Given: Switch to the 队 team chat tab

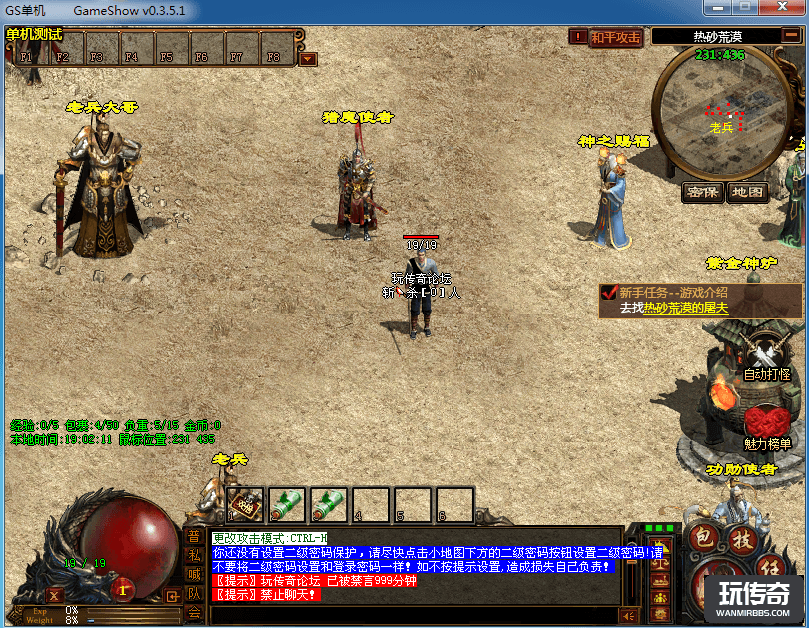Looking at the screenshot, I should [x=194, y=594].
